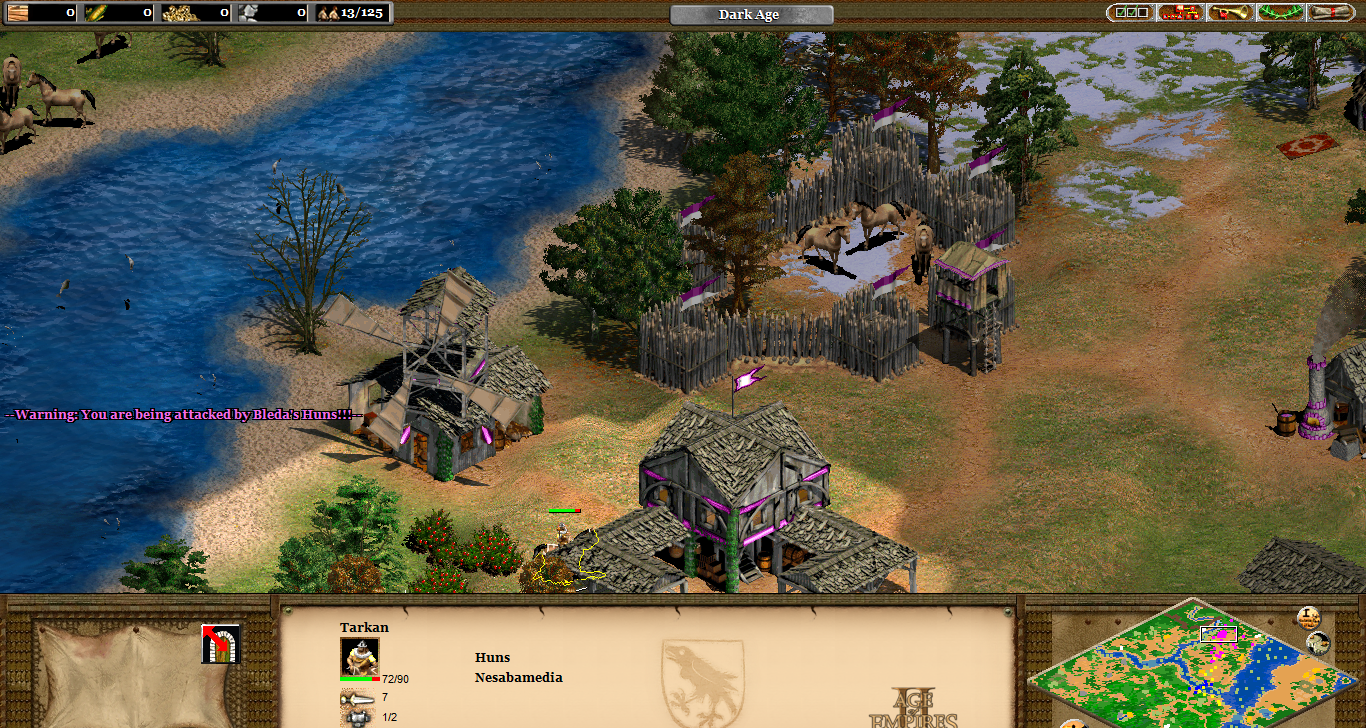Open diplomacy with the laurel wreath button
The image size is (1366, 728).
1281,13
